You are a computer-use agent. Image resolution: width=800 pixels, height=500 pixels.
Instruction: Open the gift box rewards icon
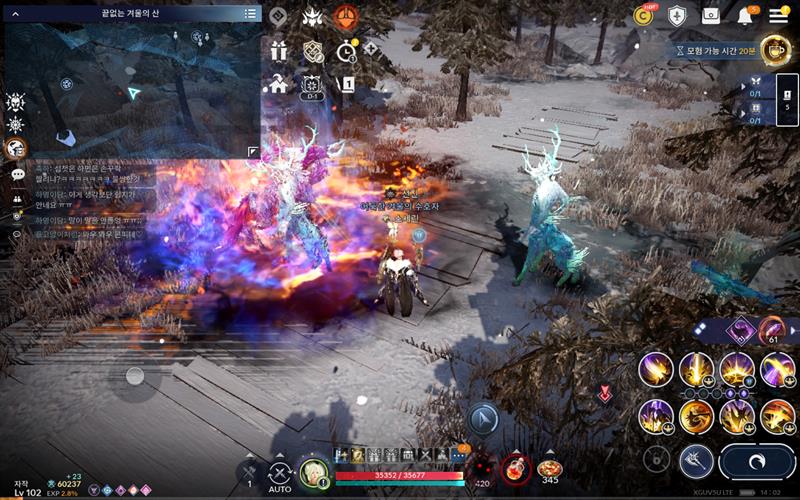tap(279, 50)
